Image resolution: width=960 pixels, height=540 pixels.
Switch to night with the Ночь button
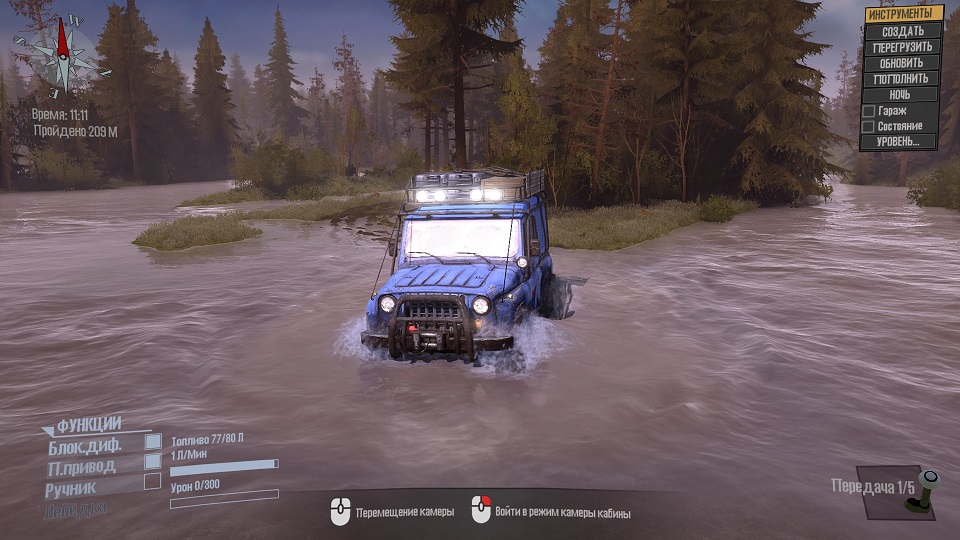[903, 94]
